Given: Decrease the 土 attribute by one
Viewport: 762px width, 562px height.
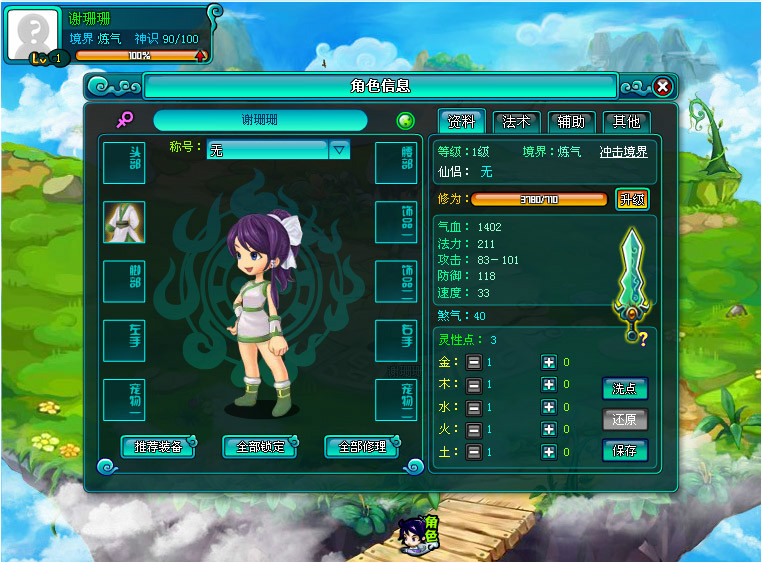Looking at the screenshot, I should [x=474, y=452].
